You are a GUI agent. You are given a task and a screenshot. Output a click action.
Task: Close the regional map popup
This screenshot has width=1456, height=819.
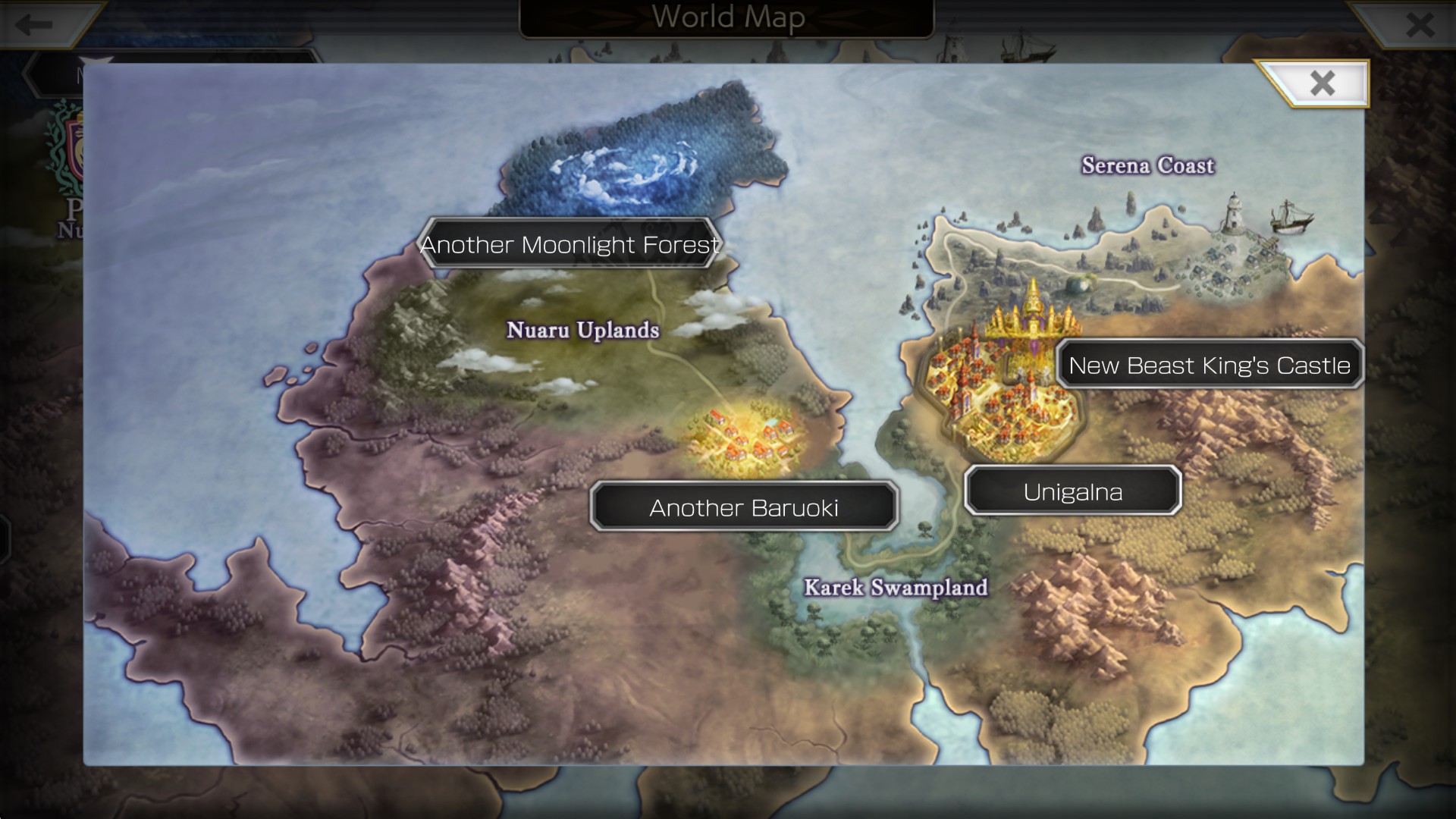[1322, 83]
